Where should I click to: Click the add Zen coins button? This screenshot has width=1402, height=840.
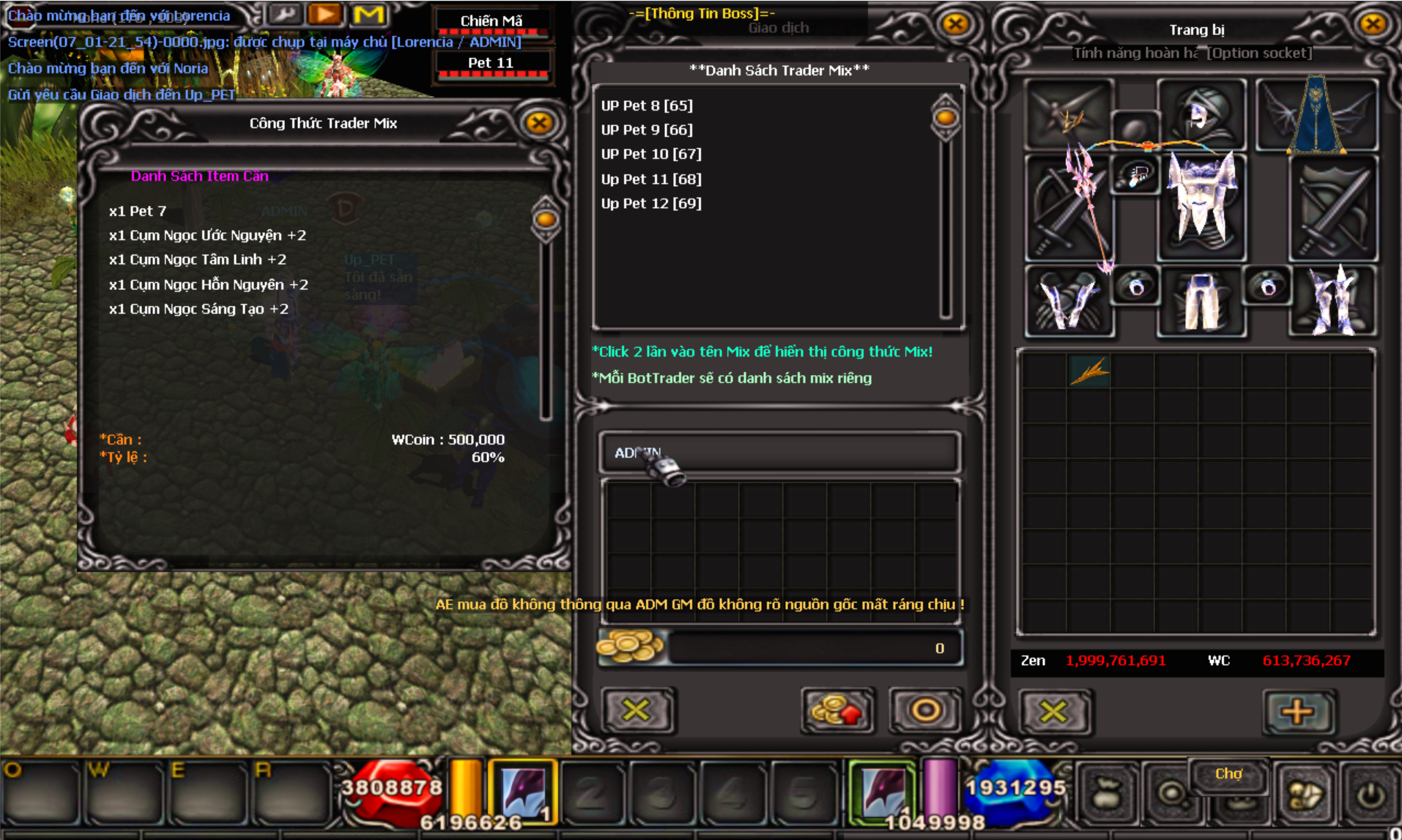837,710
